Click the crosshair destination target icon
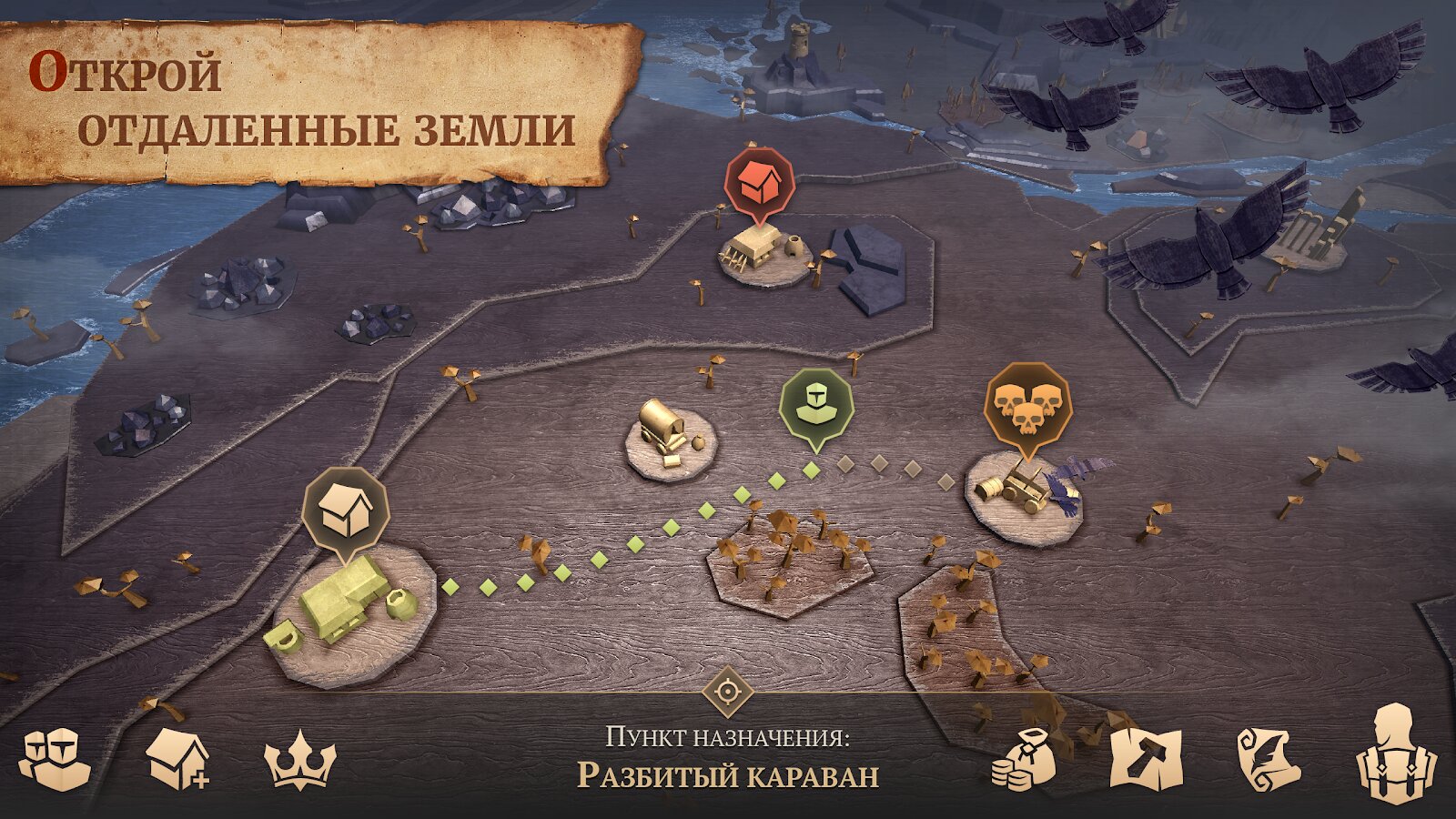Image resolution: width=1456 pixels, height=819 pixels. pos(728,692)
